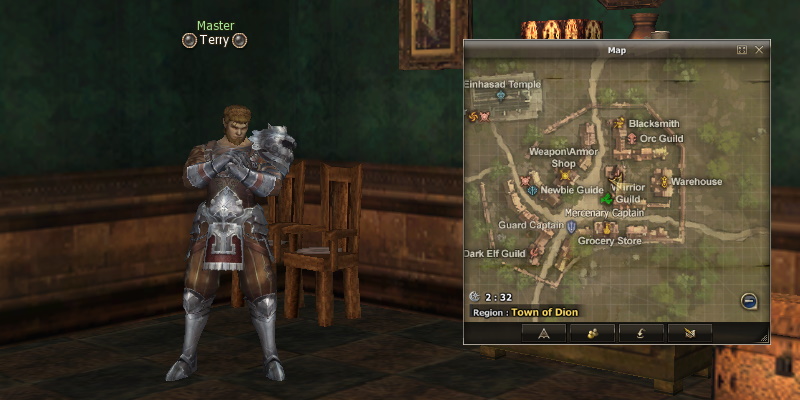Click the orange spiral marker near the temple

click(x=473, y=116)
